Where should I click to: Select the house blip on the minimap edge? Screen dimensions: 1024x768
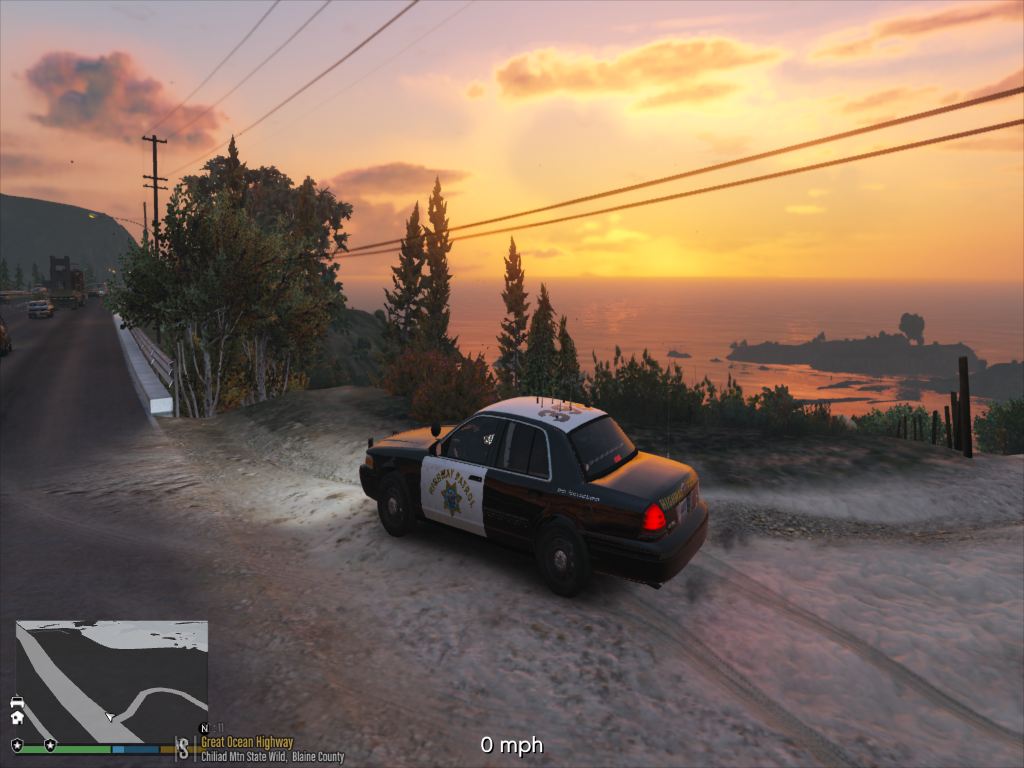17,716
